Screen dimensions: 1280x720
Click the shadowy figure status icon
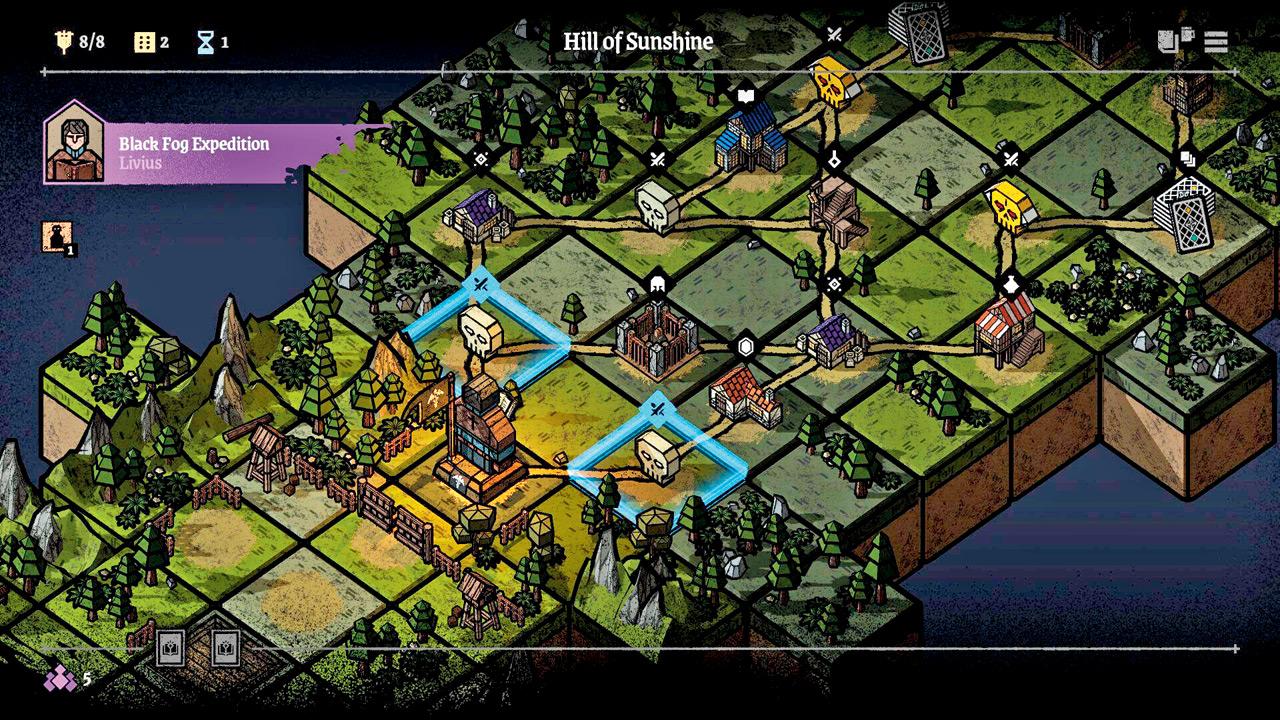click(56, 237)
